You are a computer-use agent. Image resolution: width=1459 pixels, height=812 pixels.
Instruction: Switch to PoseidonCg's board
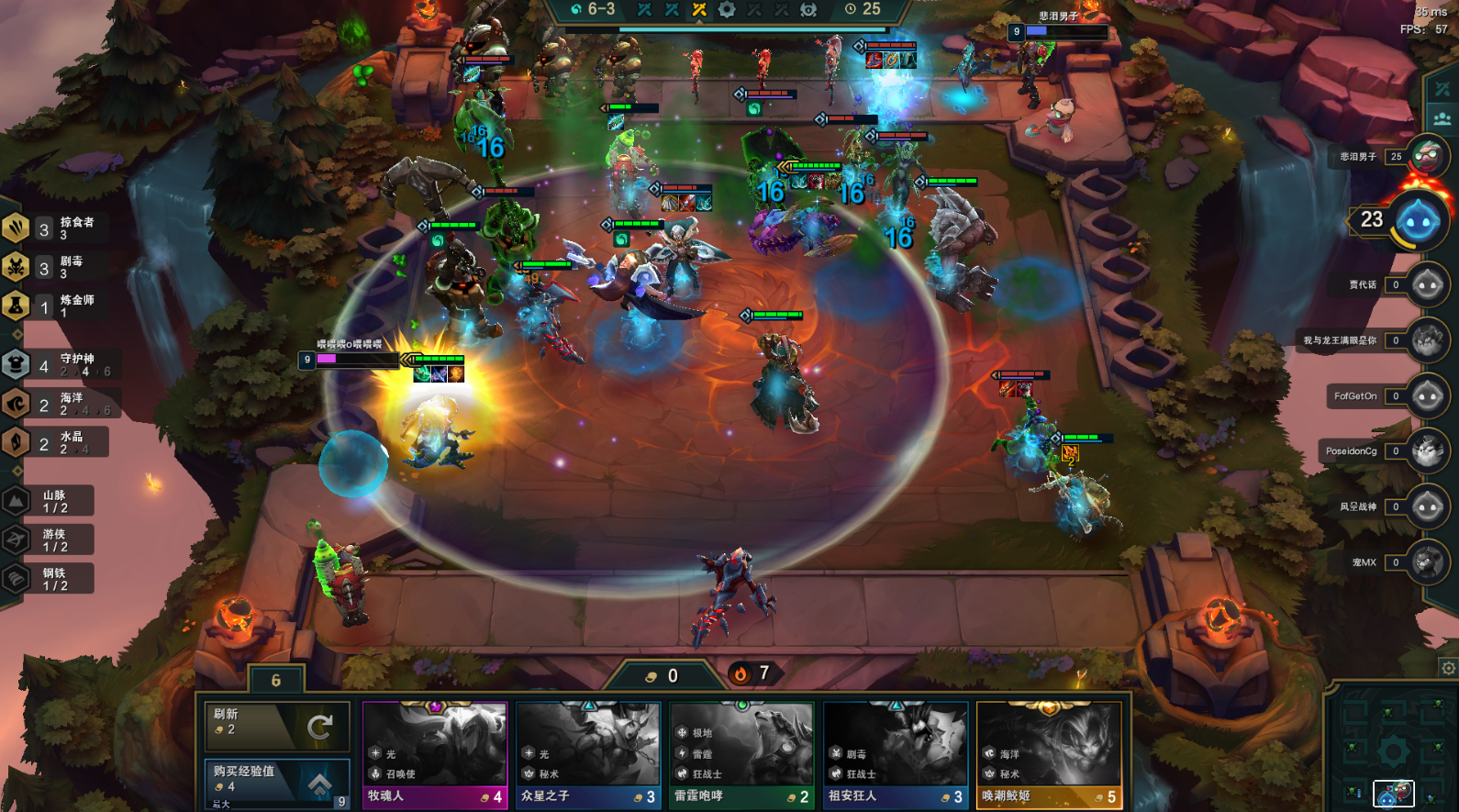point(1427,451)
